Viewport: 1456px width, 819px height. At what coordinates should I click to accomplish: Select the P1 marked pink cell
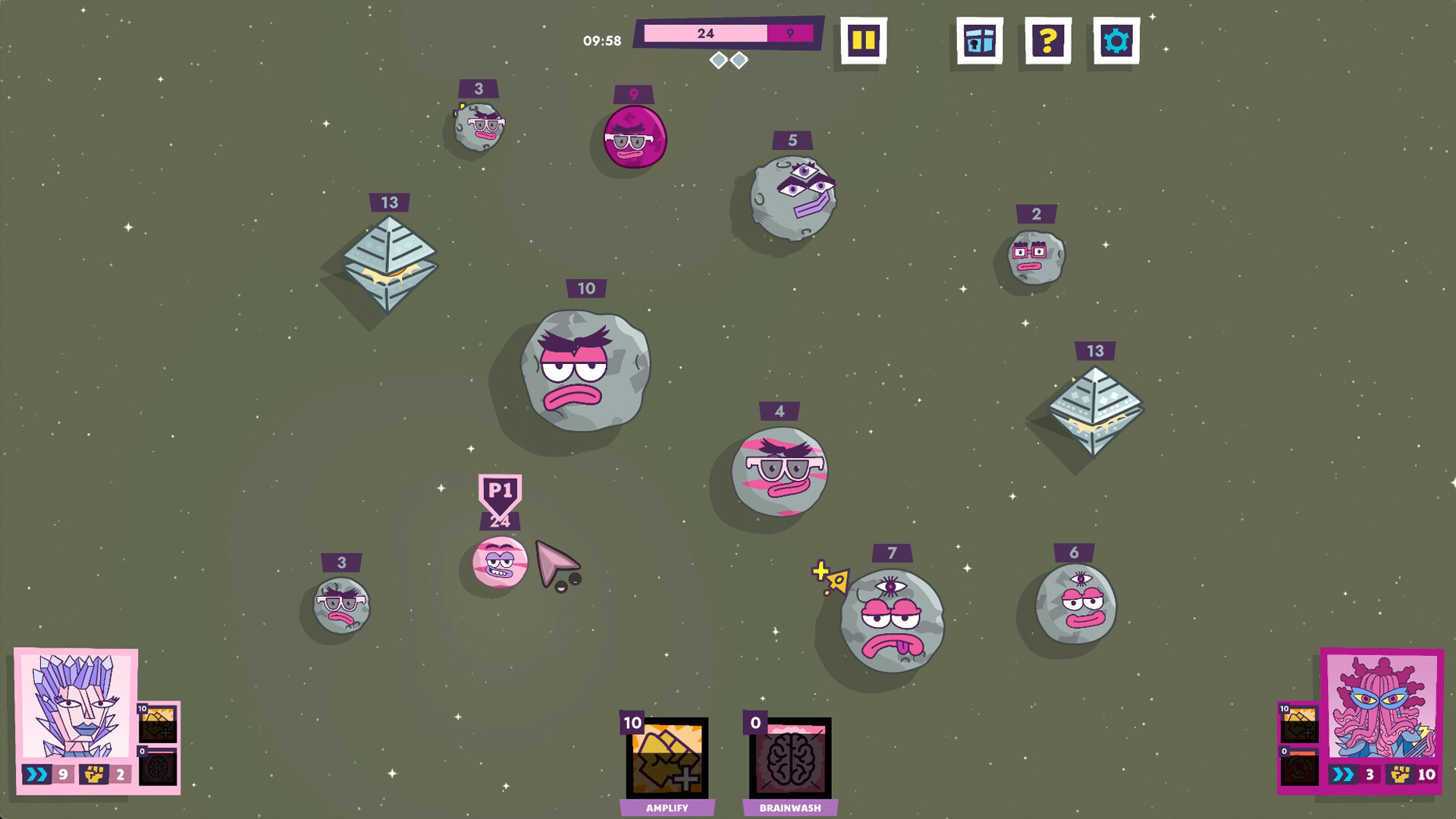[x=500, y=563]
